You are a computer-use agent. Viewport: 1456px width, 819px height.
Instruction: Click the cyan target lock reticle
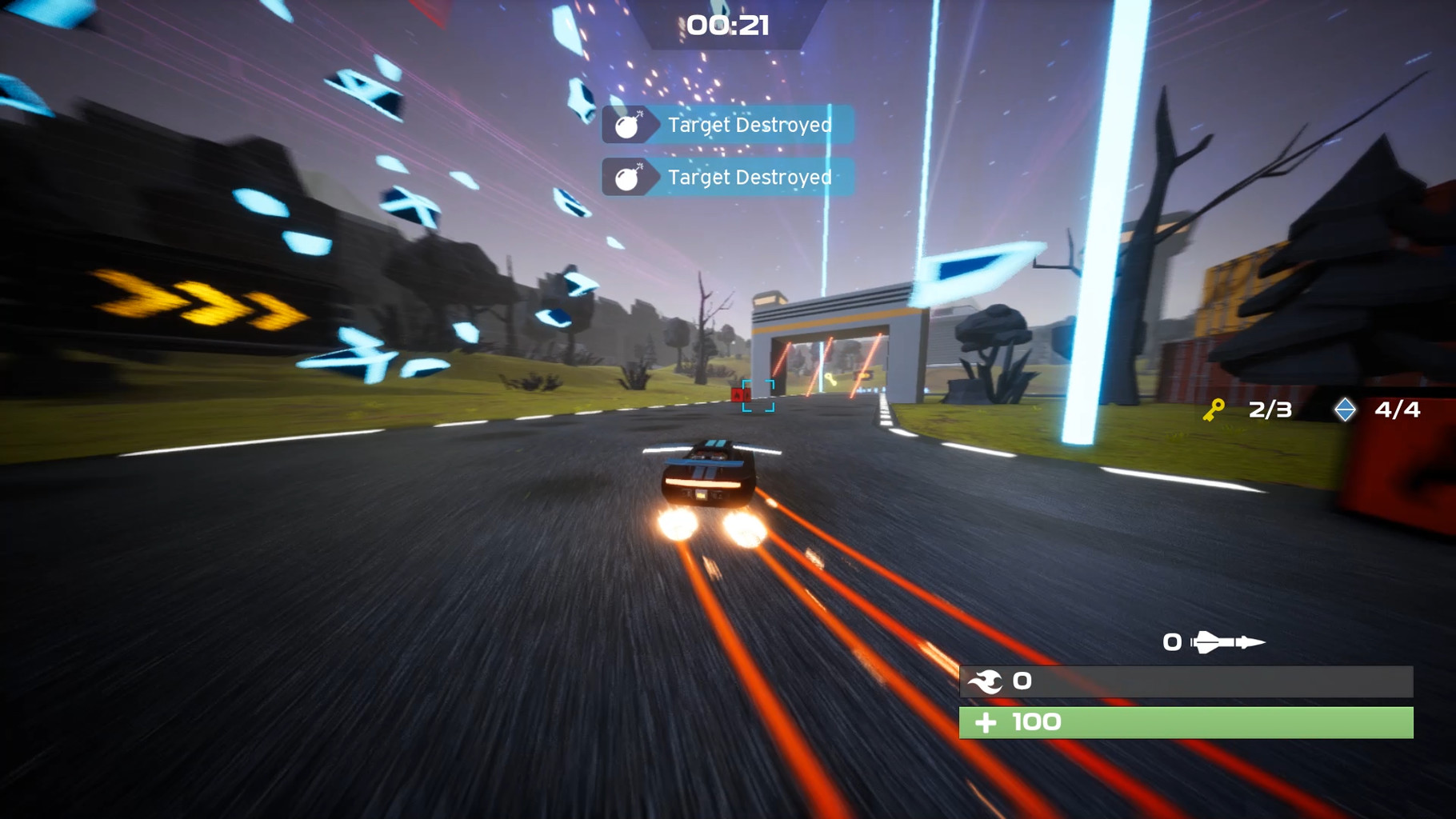758,396
